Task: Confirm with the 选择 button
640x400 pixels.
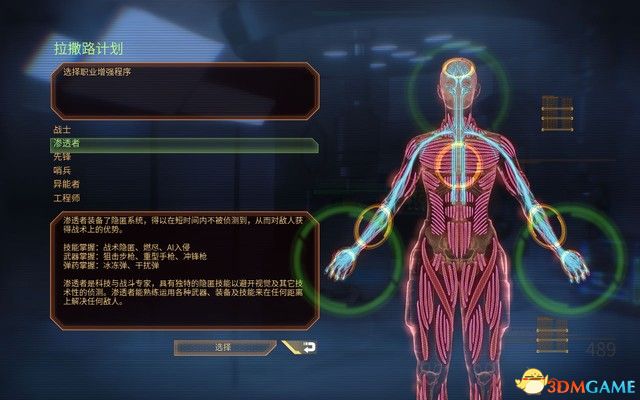Action: [221, 347]
